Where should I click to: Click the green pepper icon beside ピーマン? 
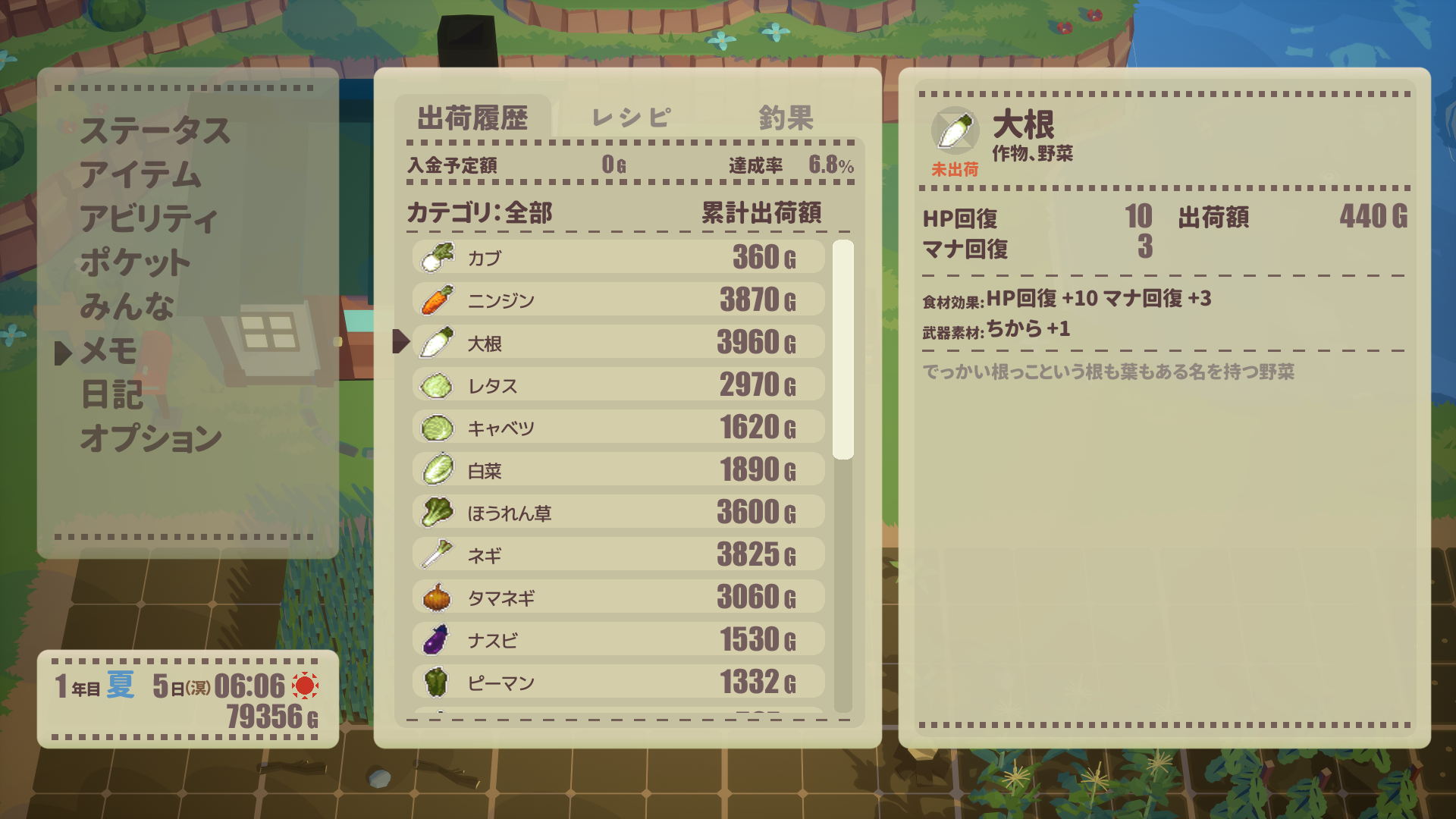point(436,682)
